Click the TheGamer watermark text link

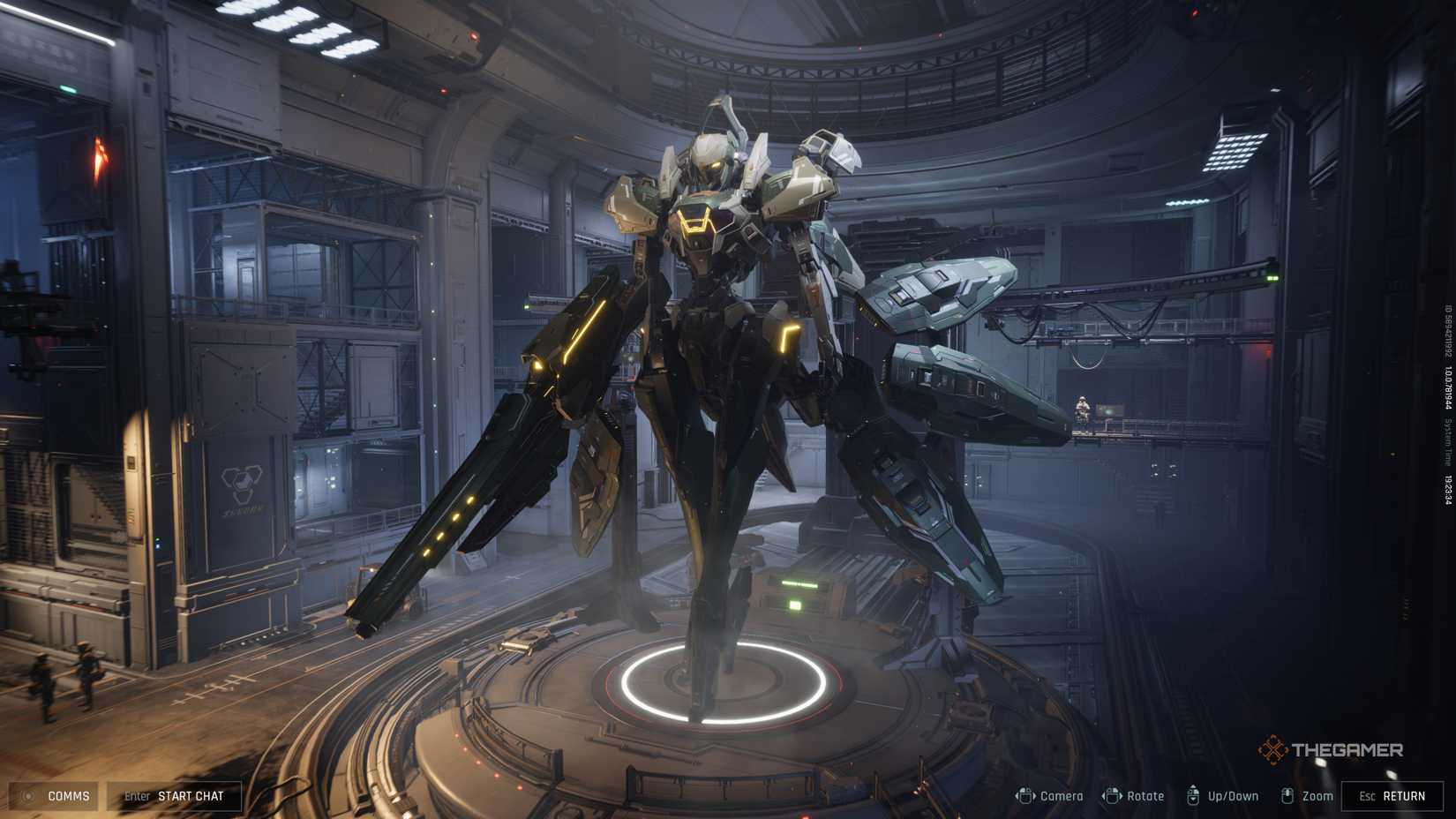point(1346,748)
